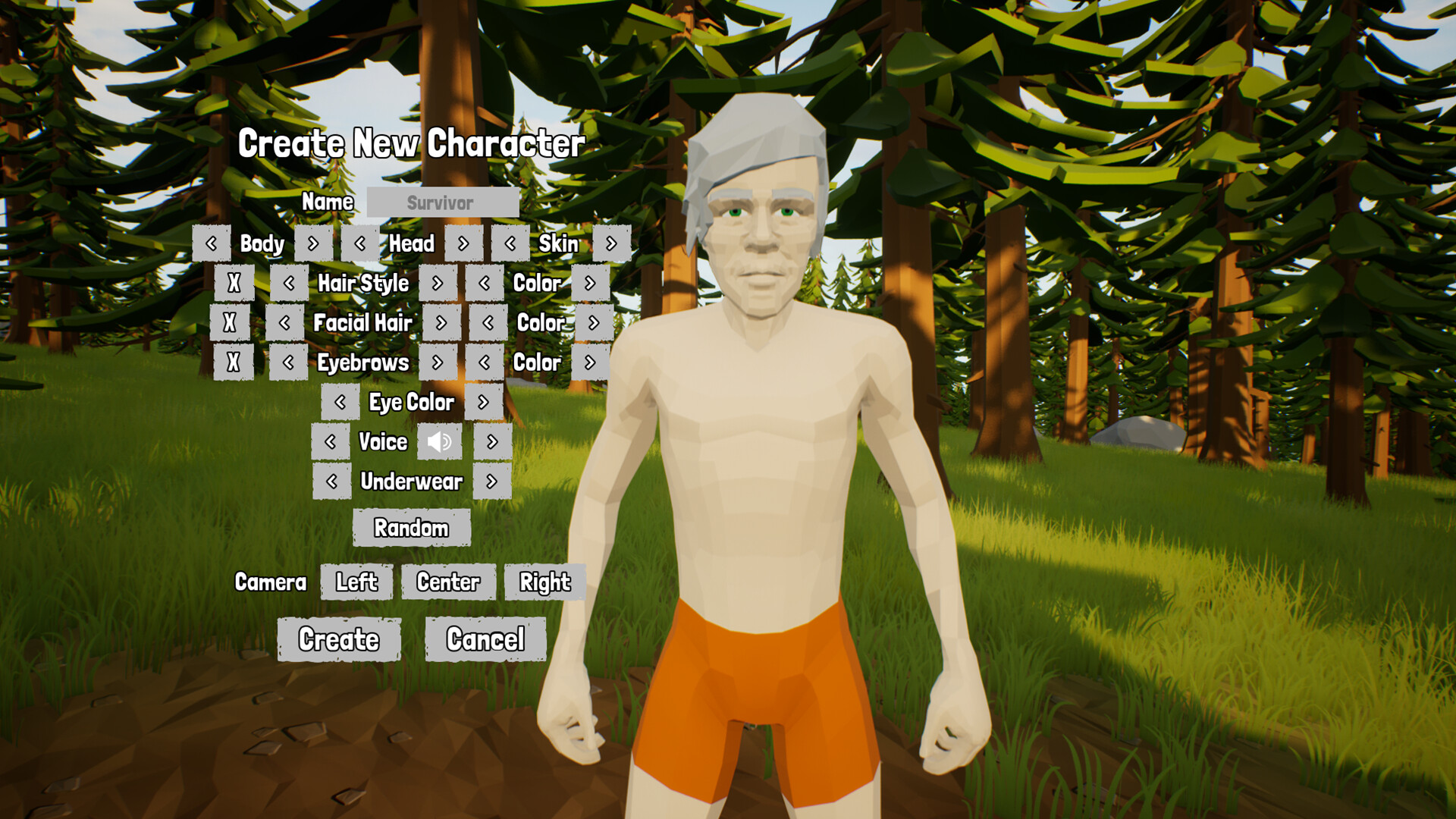Select the next Eye Color
The image size is (1456, 819).
click(485, 403)
